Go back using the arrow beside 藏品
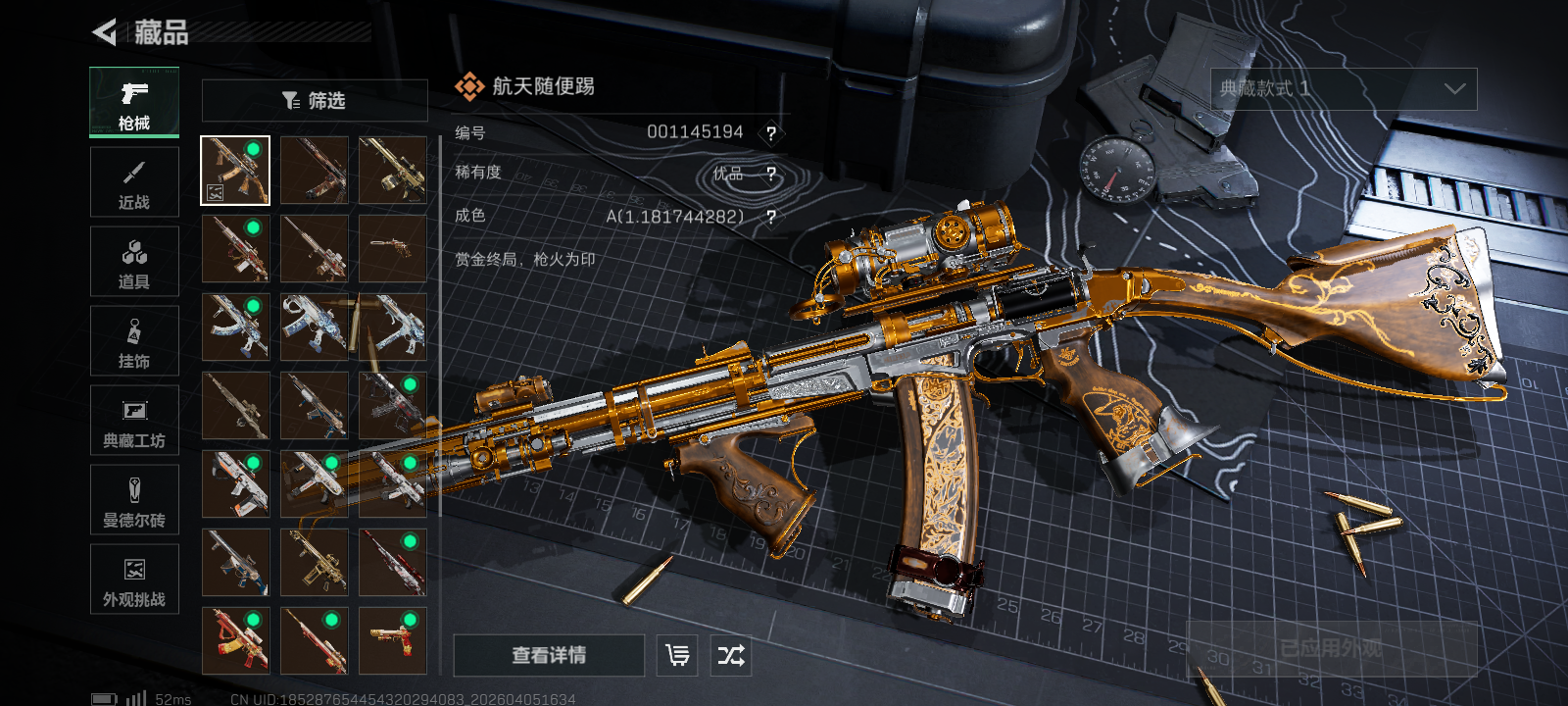The image size is (1568, 706). 104,32
